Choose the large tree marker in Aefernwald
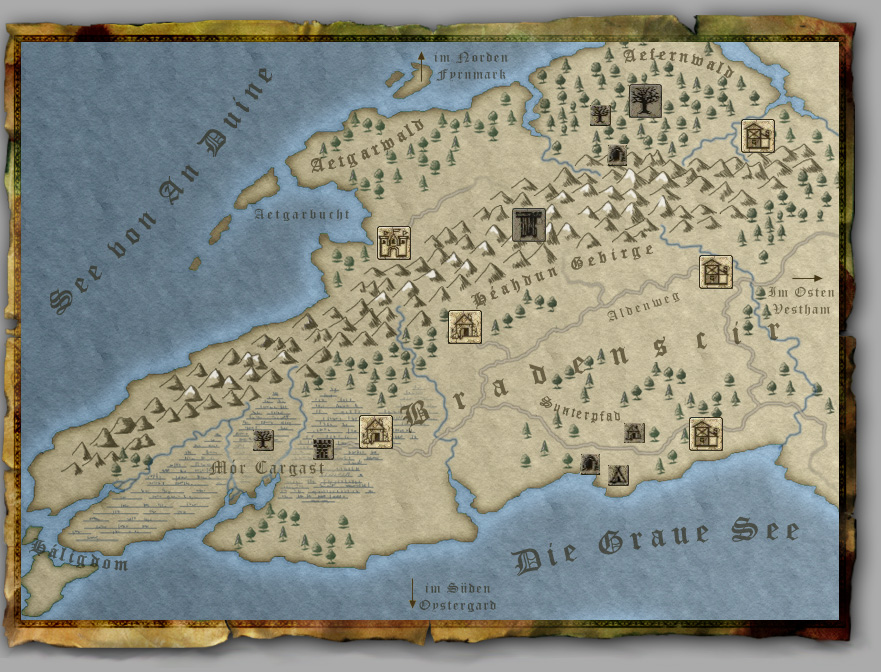881x672 pixels. [645, 101]
